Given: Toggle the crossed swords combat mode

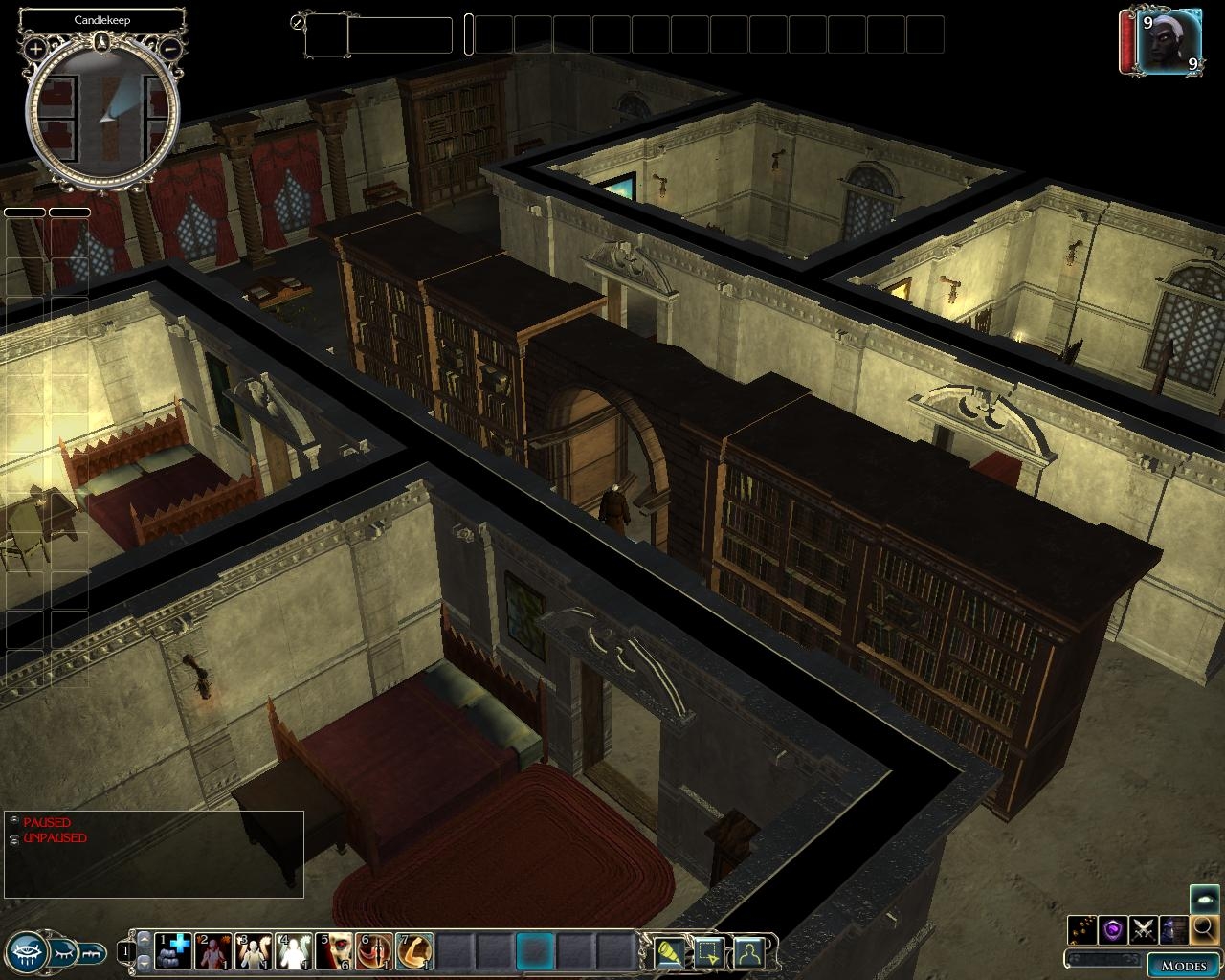Looking at the screenshot, I should click(1143, 928).
